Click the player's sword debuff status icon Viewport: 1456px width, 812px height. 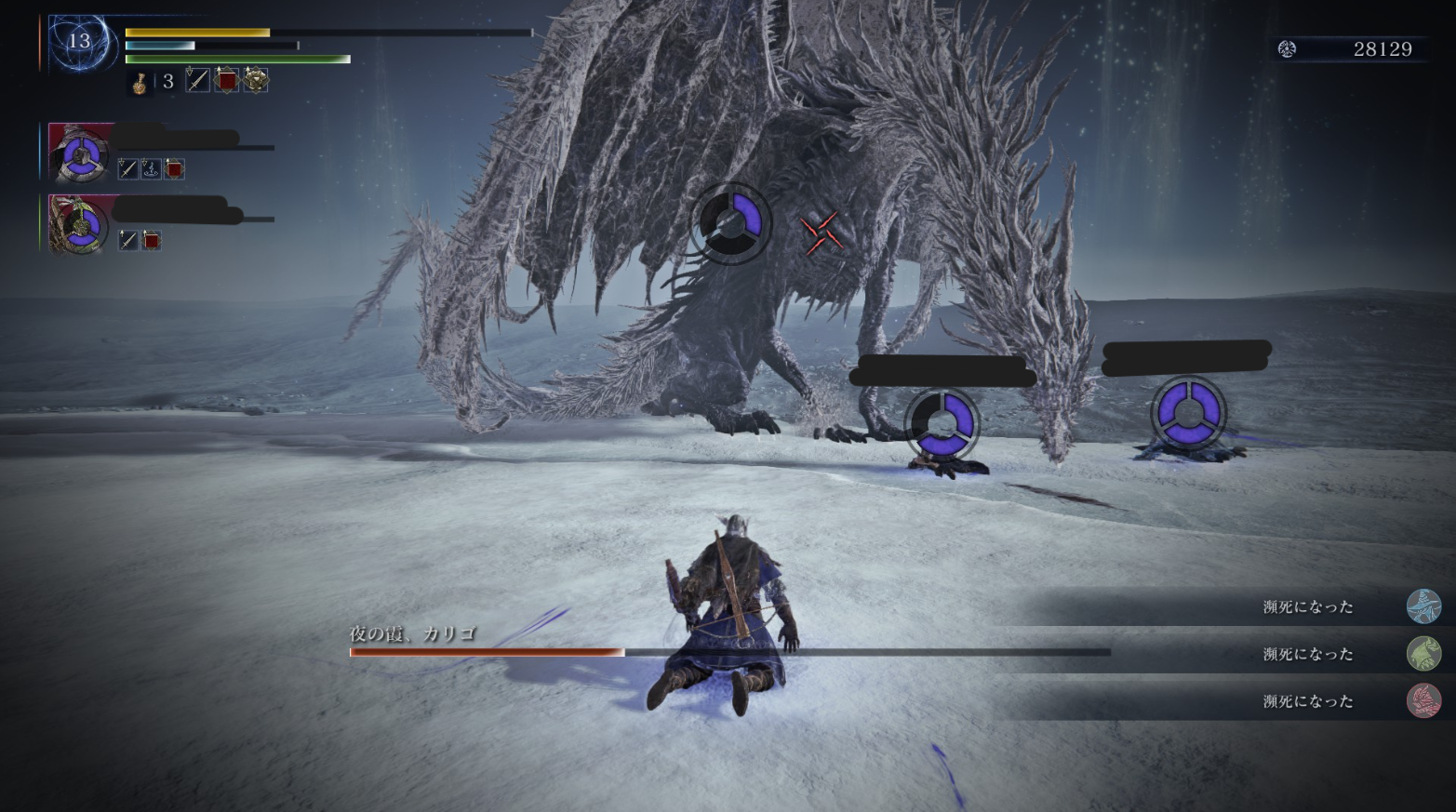pos(197,81)
